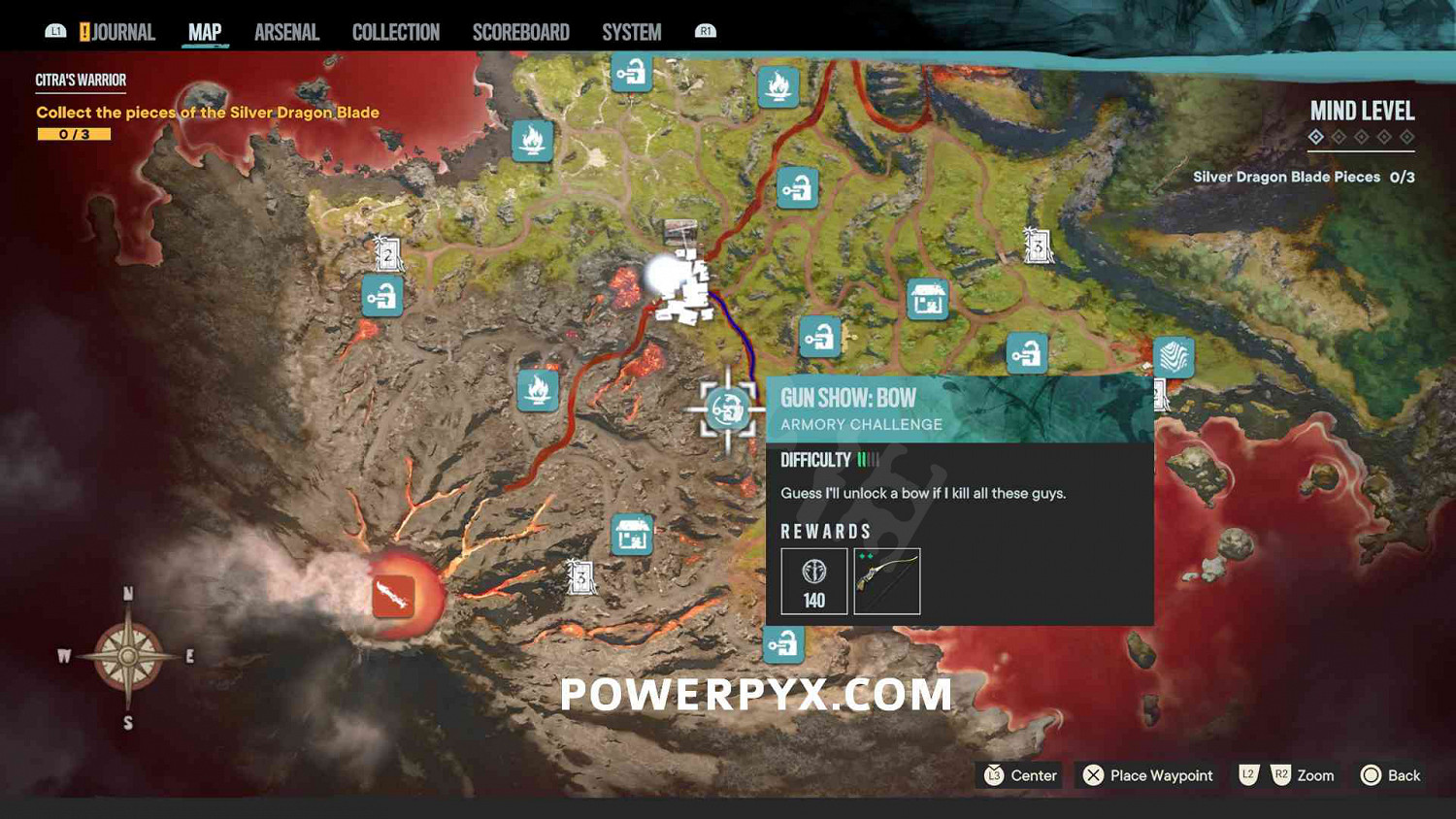This screenshot has width=1456, height=819.
Task: Open the SYSTEM menu
Action: [631, 31]
